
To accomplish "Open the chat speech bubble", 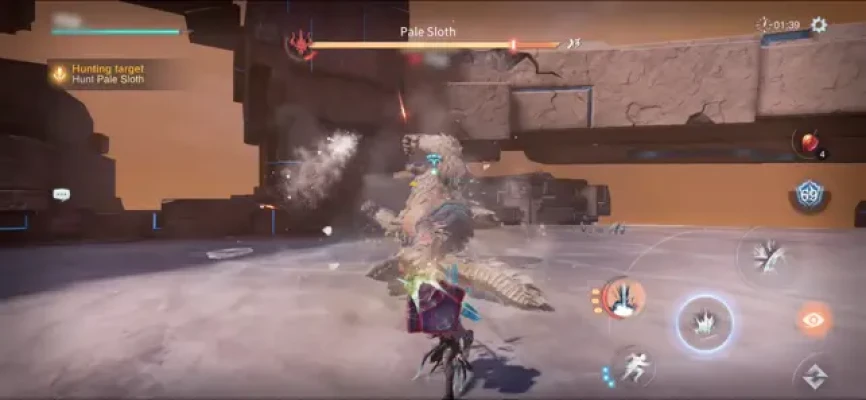I will click(x=61, y=194).
